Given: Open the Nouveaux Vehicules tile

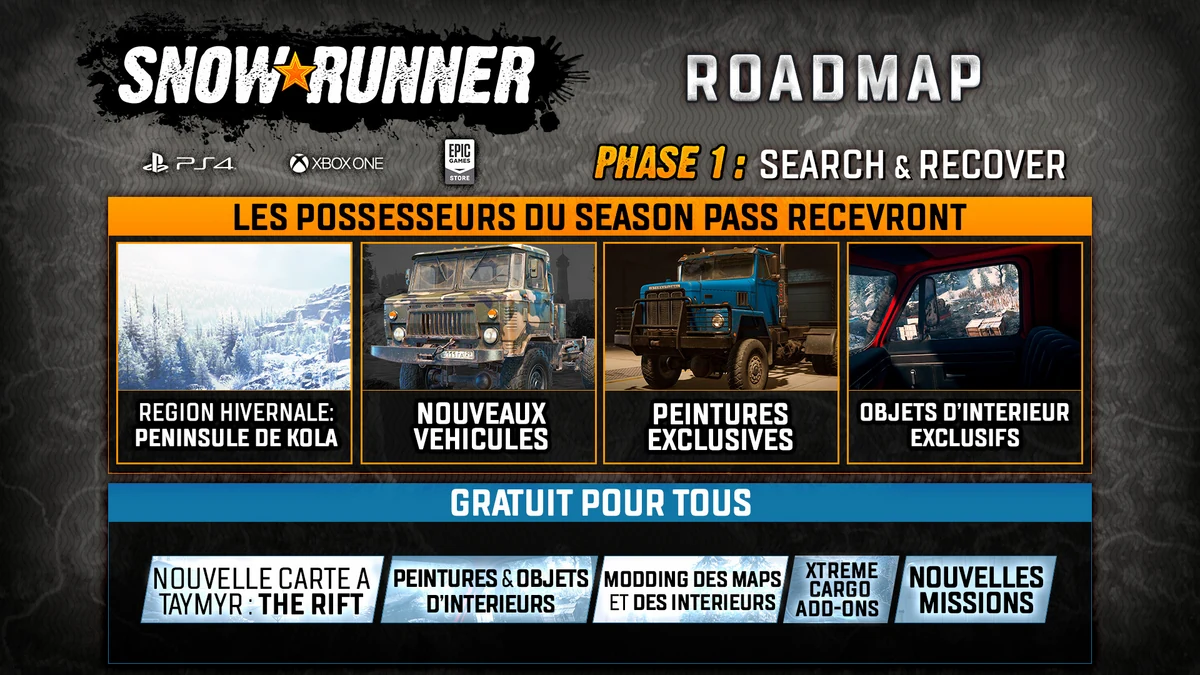Looking at the screenshot, I should point(478,352).
